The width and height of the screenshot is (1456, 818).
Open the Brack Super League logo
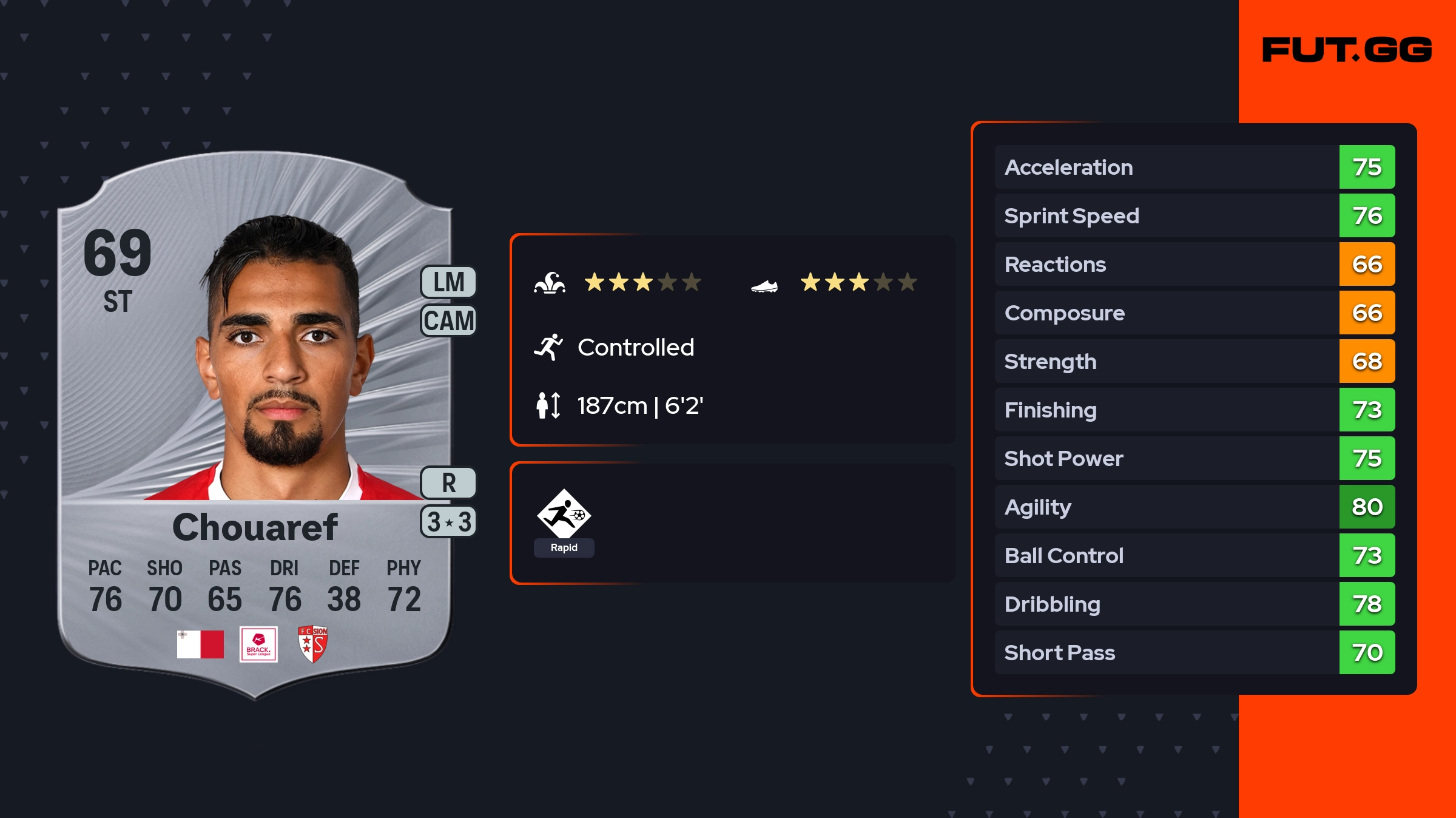click(258, 644)
